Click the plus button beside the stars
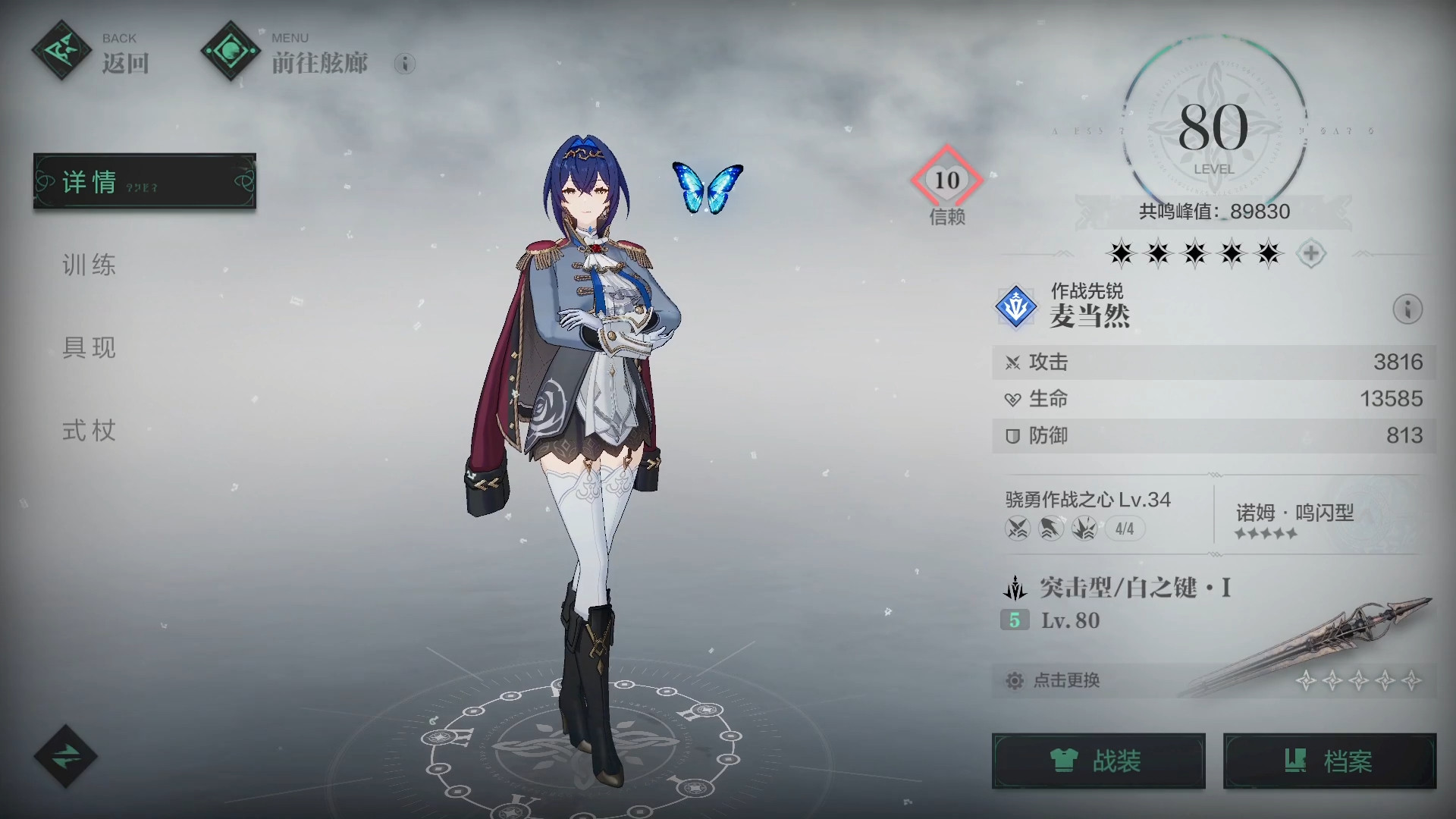Viewport: 1456px width, 819px height. [1311, 253]
